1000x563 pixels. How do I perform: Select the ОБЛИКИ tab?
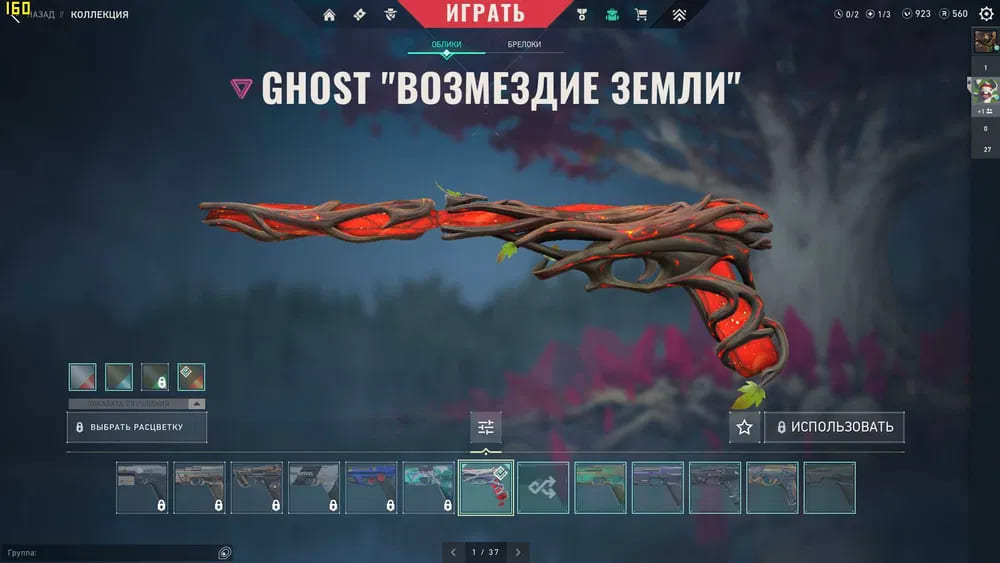coord(446,45)
